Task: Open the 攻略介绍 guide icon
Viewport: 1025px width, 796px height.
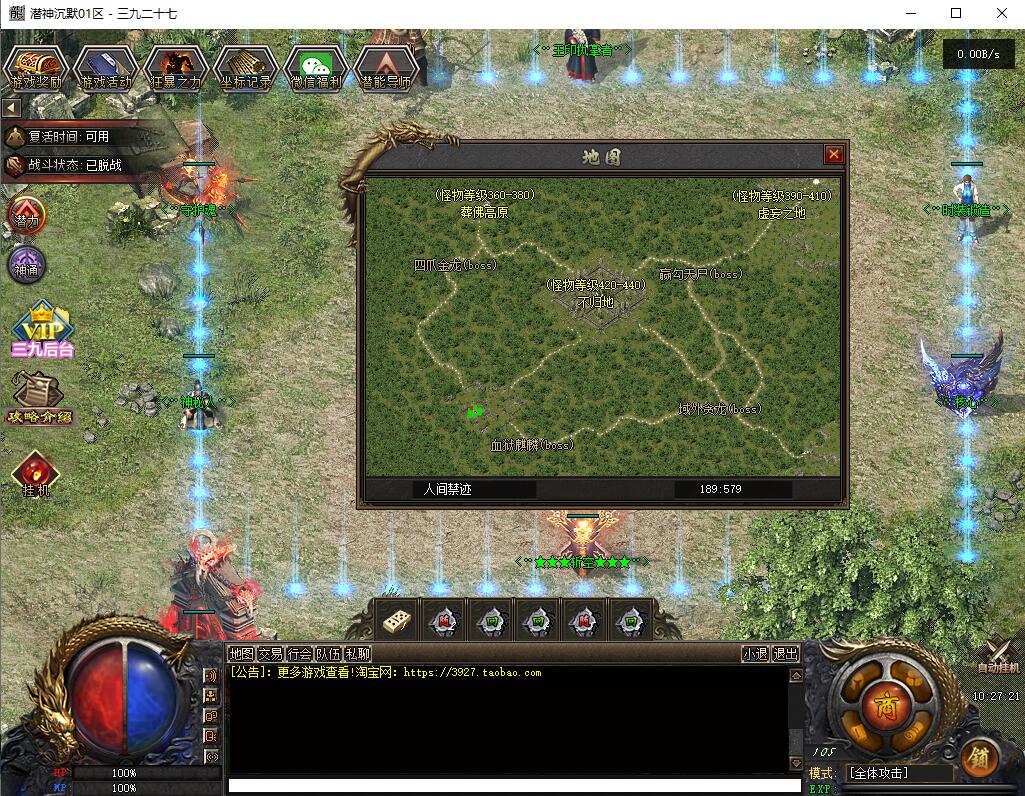Action: coord(38,397)
